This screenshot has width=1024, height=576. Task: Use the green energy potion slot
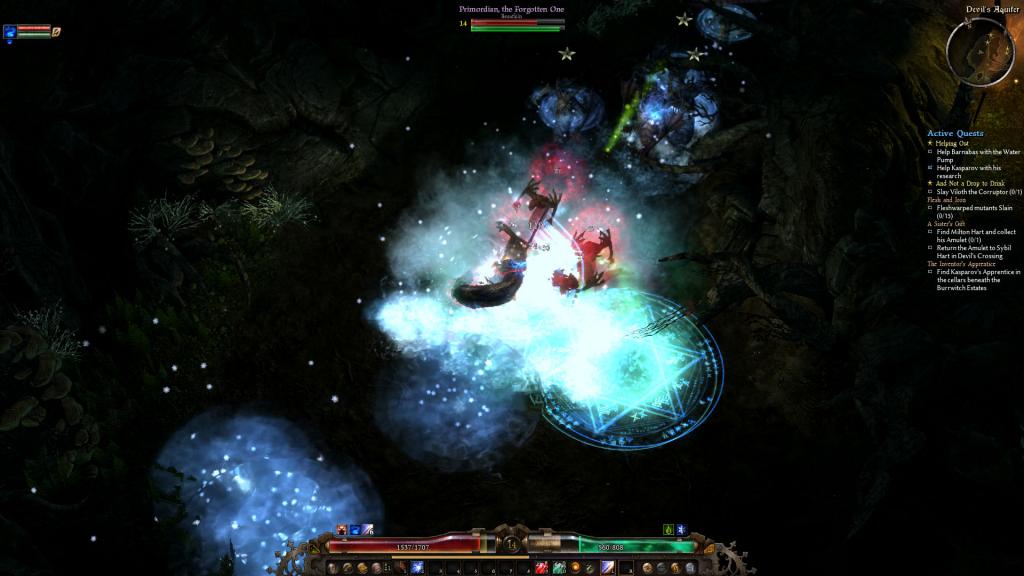(x=559, y=567)
